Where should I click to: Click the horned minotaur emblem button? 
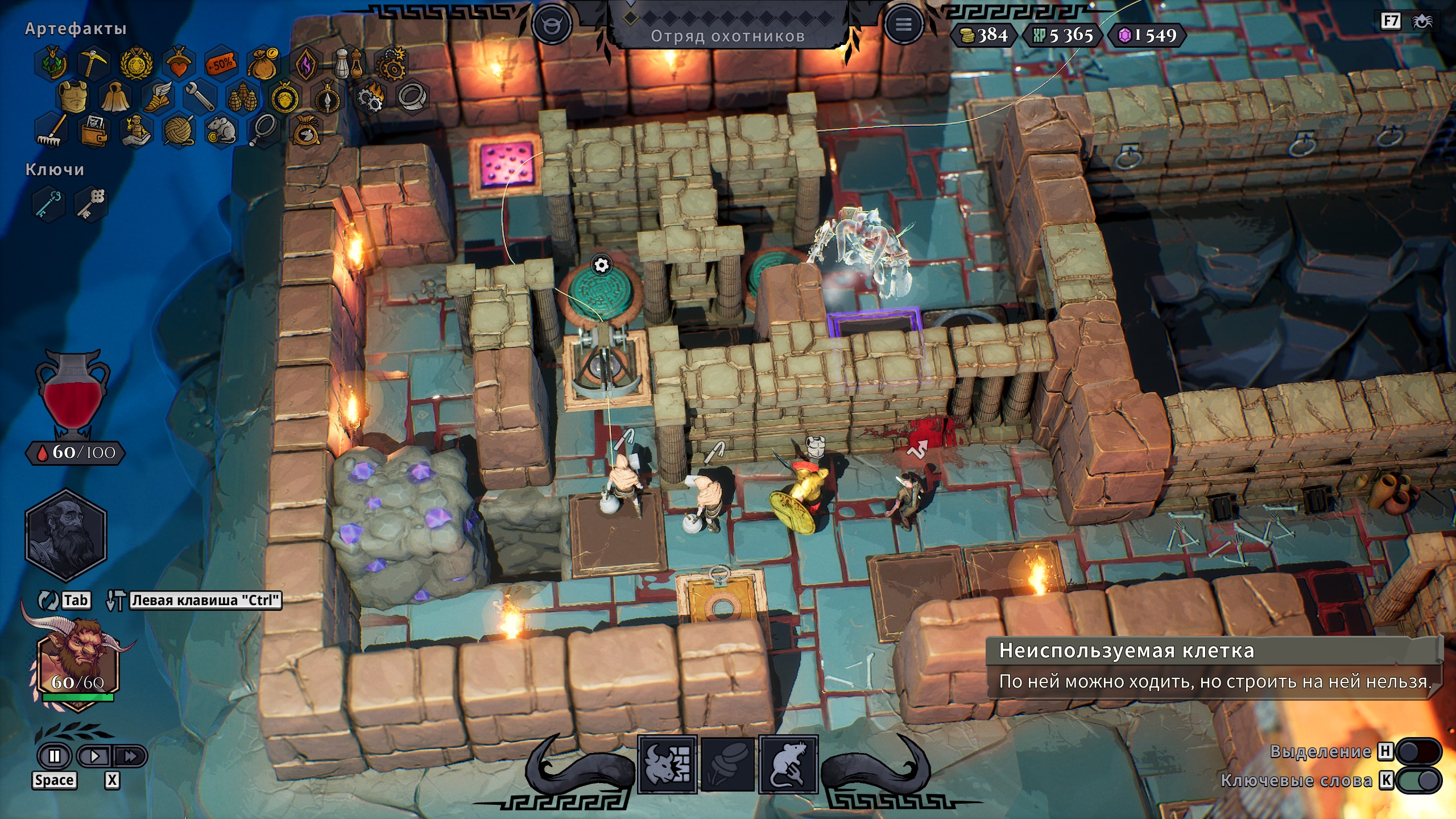551,25
